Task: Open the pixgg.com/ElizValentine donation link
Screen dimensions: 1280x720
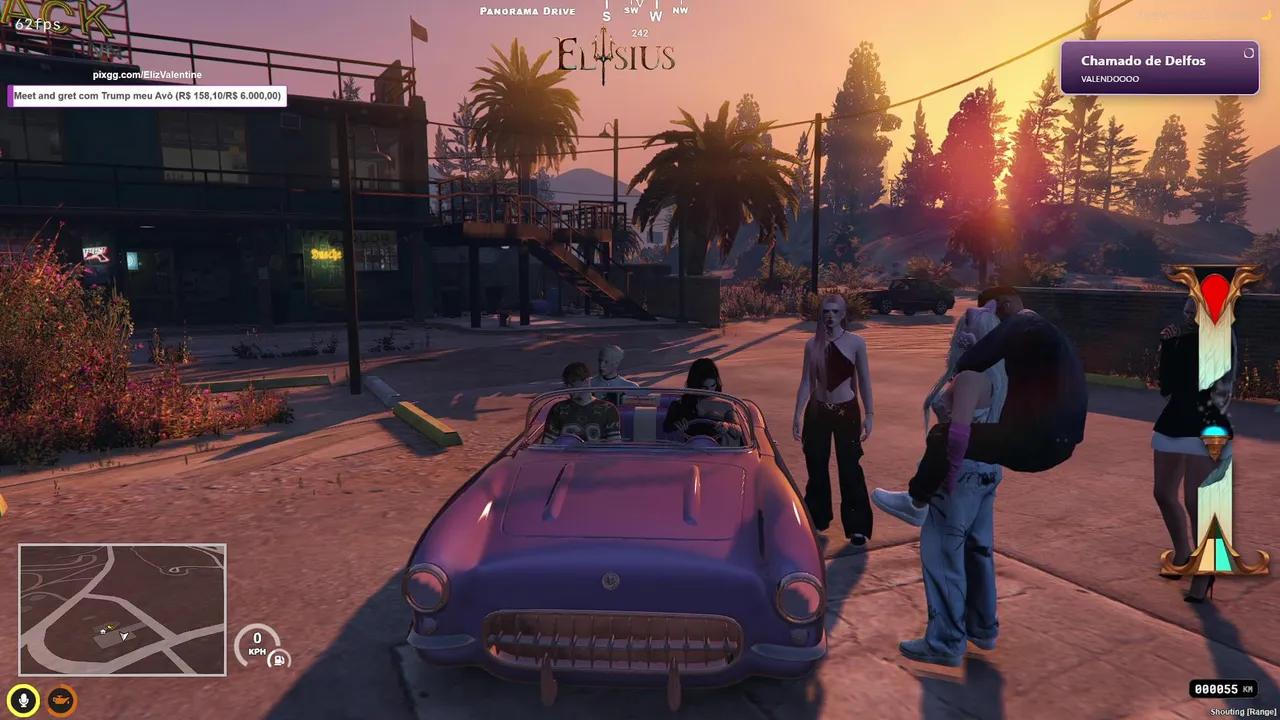Action: pyautogui.click(x=147, y=75)
